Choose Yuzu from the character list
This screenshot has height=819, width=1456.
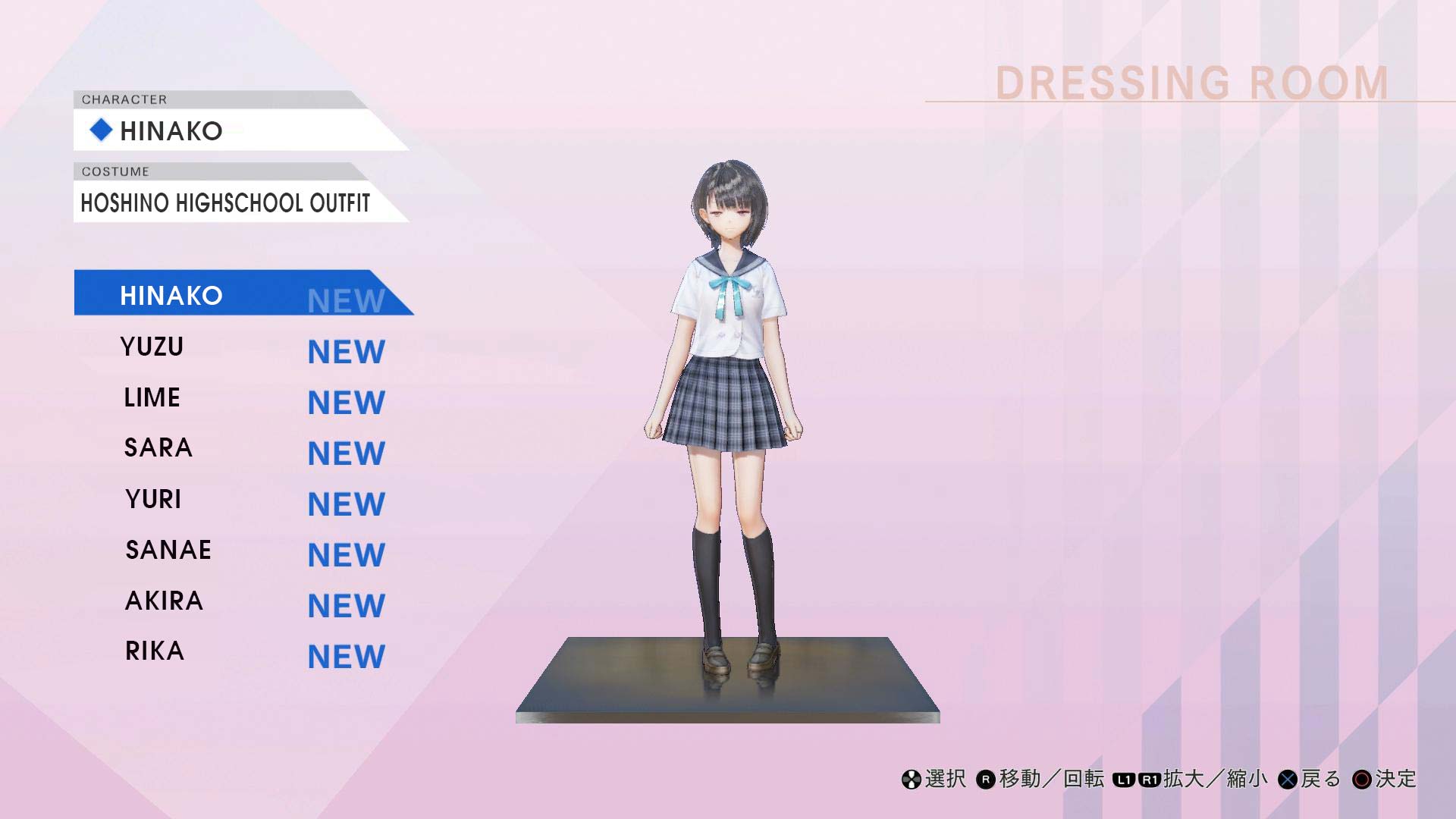pyautogui.click(x=152, y=347)
